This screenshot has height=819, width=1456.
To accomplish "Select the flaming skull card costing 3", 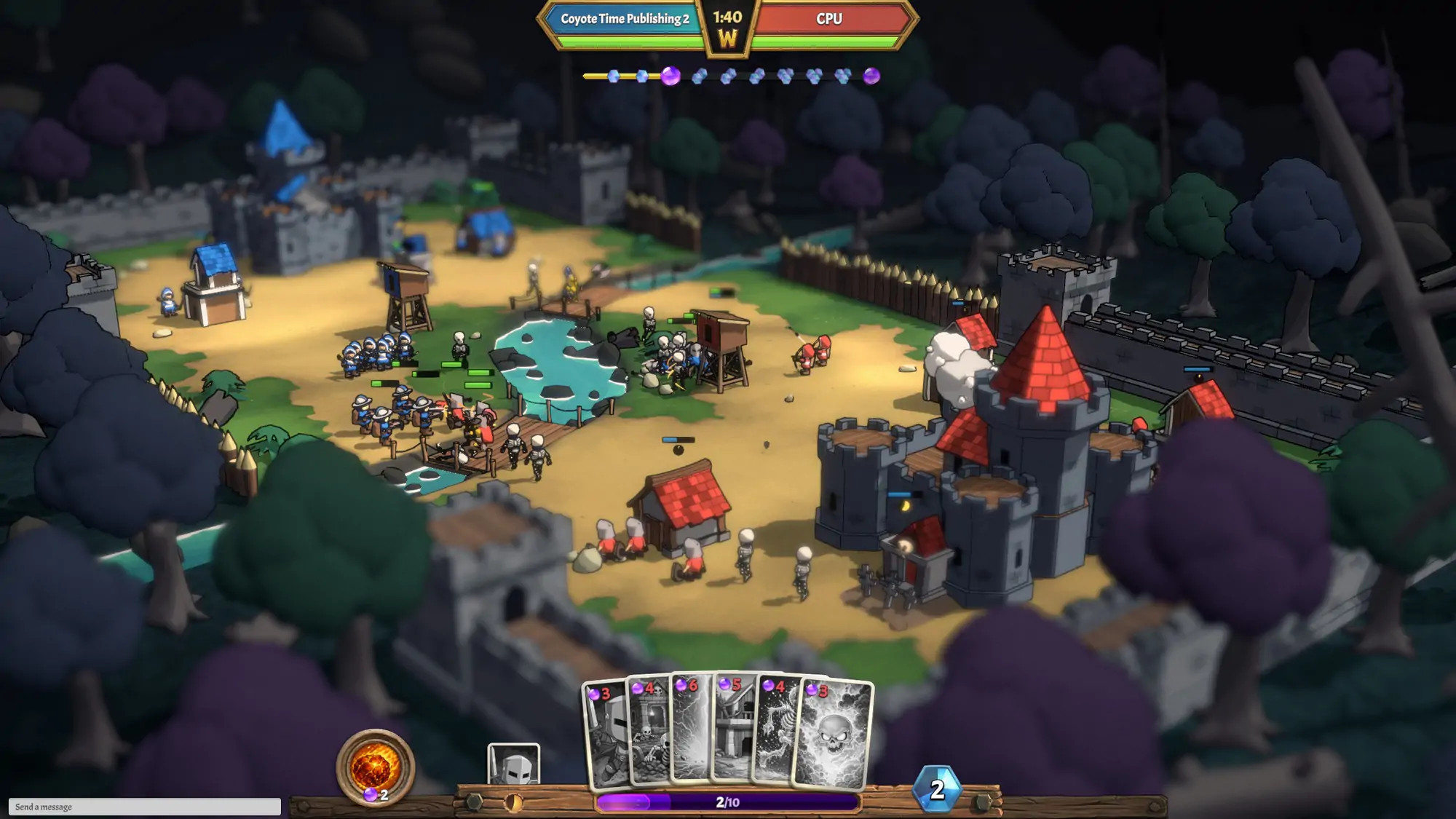I will point(834,735).
